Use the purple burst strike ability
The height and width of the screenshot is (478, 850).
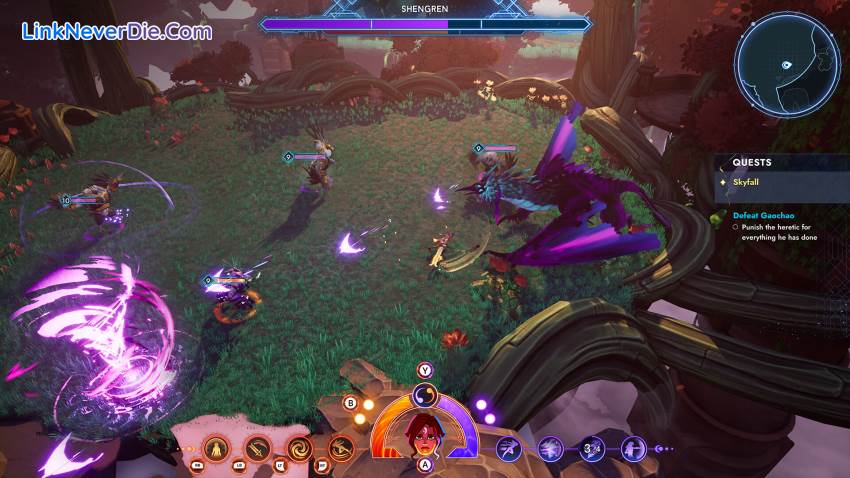(550, 449)
